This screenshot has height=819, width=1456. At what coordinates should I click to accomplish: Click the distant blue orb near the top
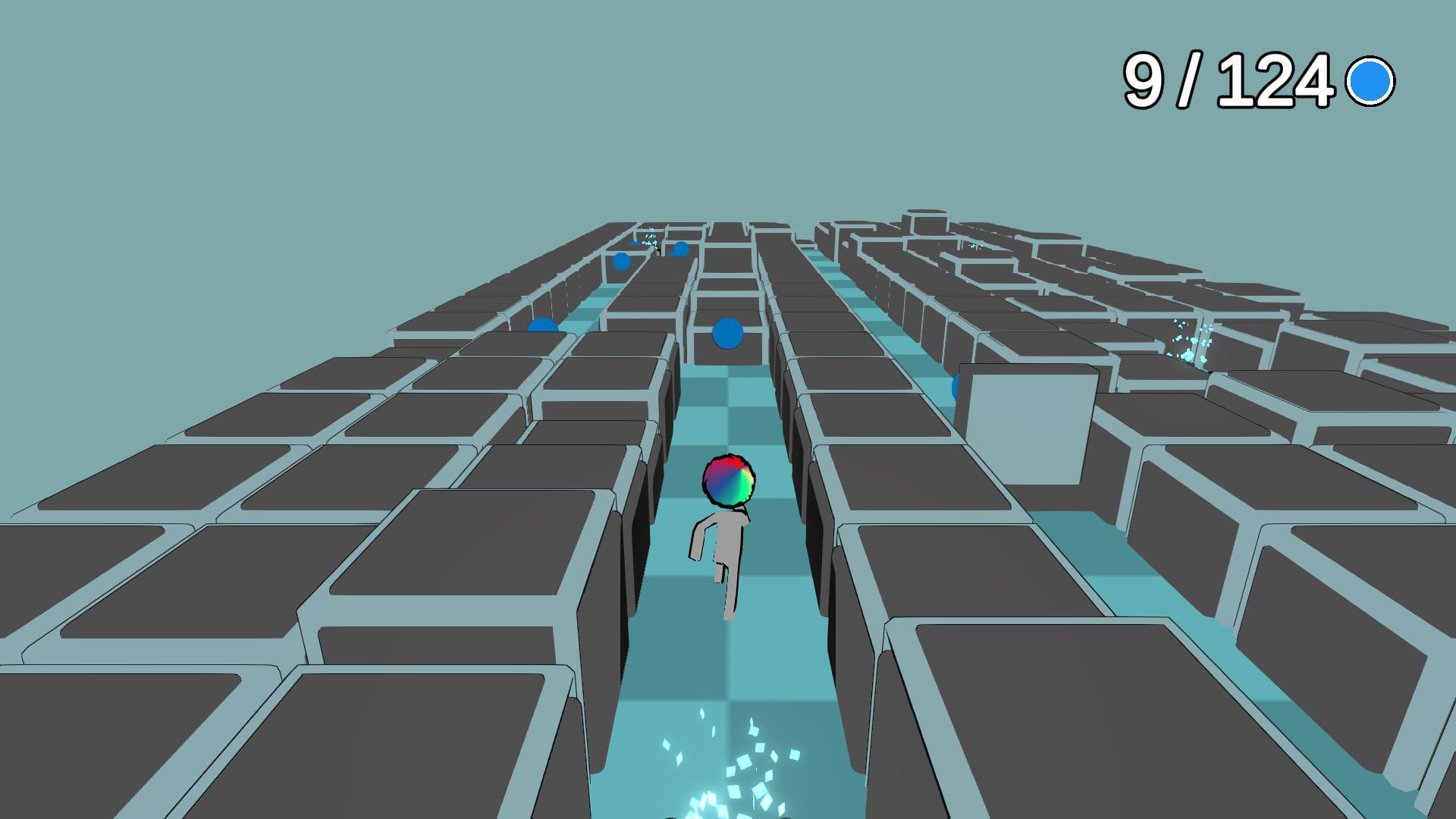coord(620,262)
